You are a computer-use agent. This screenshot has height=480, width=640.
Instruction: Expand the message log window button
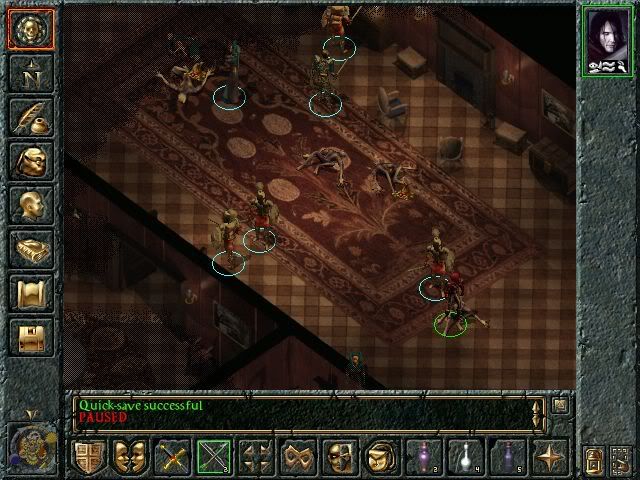(x=560, y=405)
